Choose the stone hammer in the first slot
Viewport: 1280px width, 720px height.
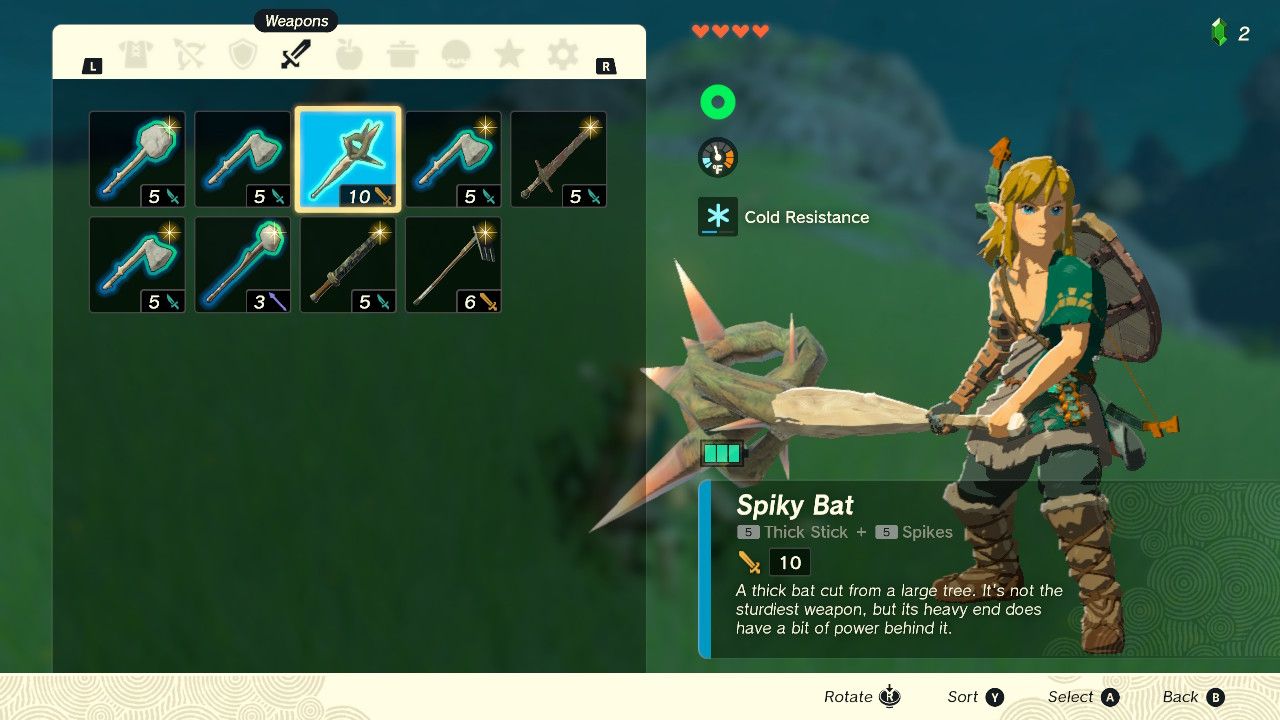click(137, 159)
